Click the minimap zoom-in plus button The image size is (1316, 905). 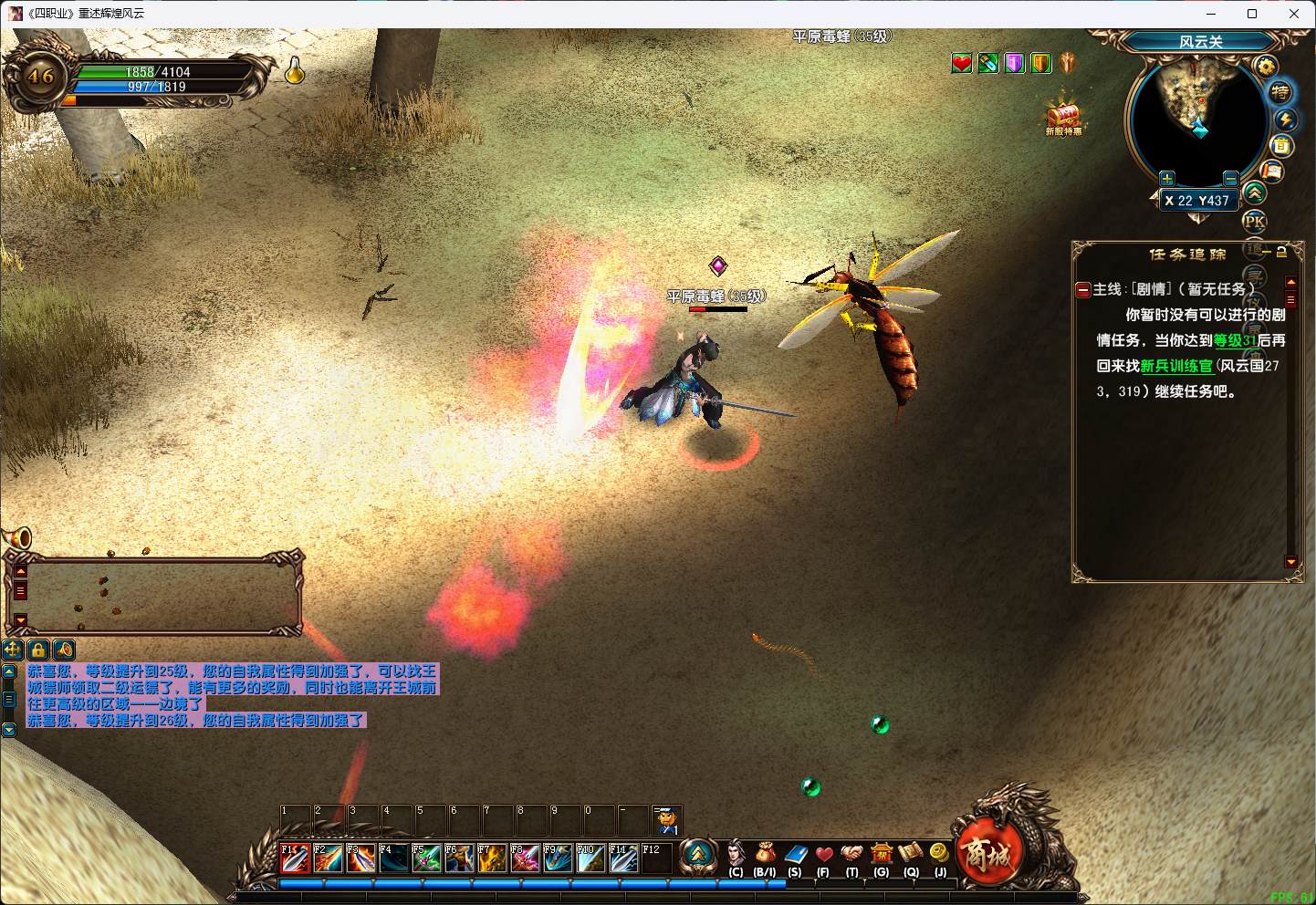1166,178
